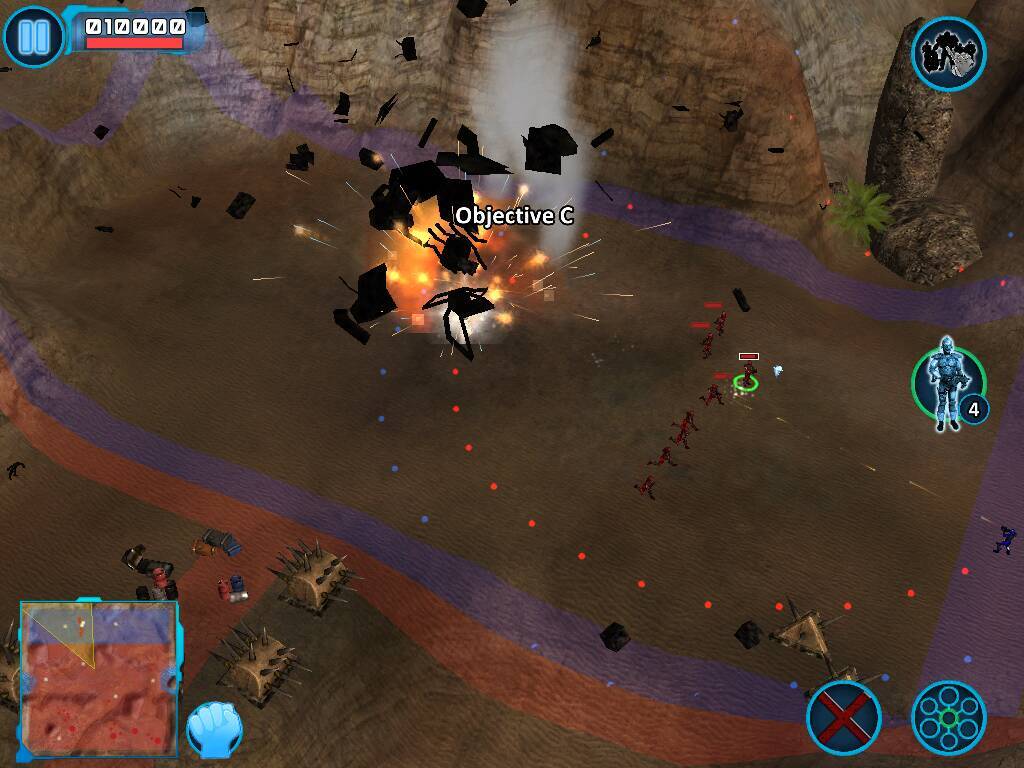Tap the red X cancel button

pyautogui.click(x=843, y=716)
